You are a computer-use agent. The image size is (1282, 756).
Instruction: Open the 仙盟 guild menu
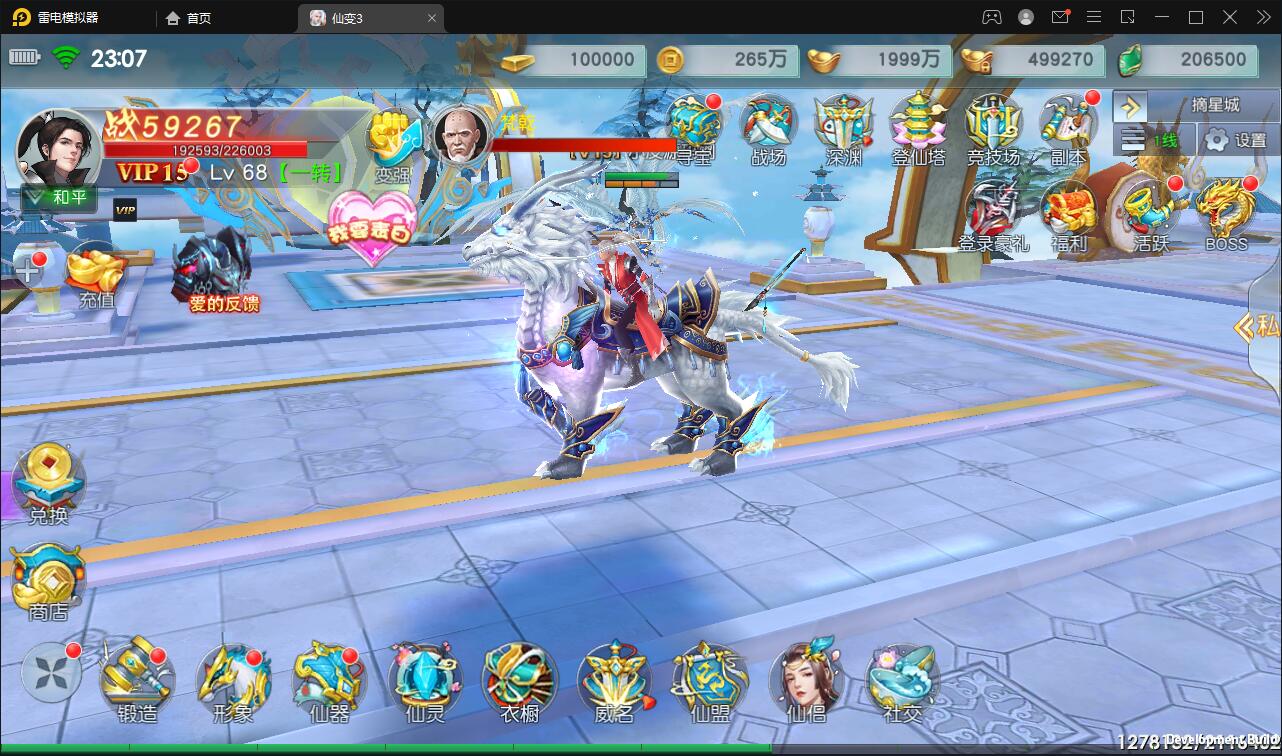click(x=710, y=682)
